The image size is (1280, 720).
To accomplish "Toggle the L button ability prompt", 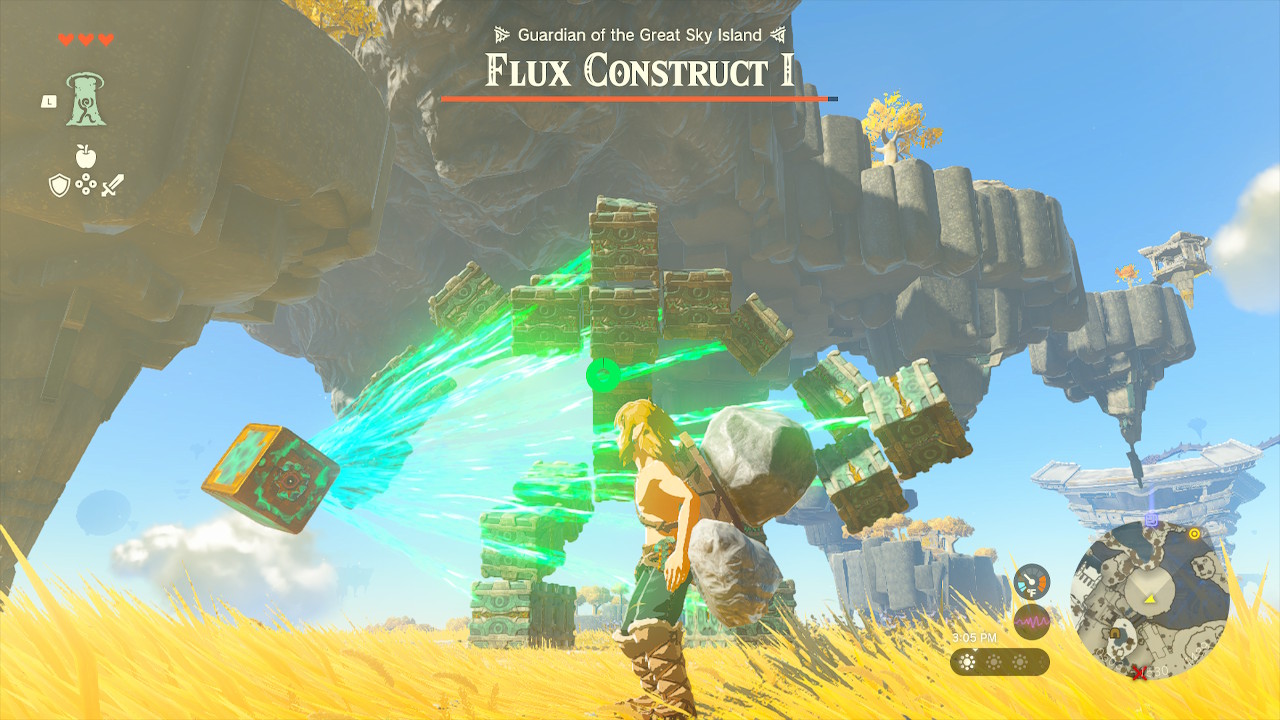I will pos(49,101).
